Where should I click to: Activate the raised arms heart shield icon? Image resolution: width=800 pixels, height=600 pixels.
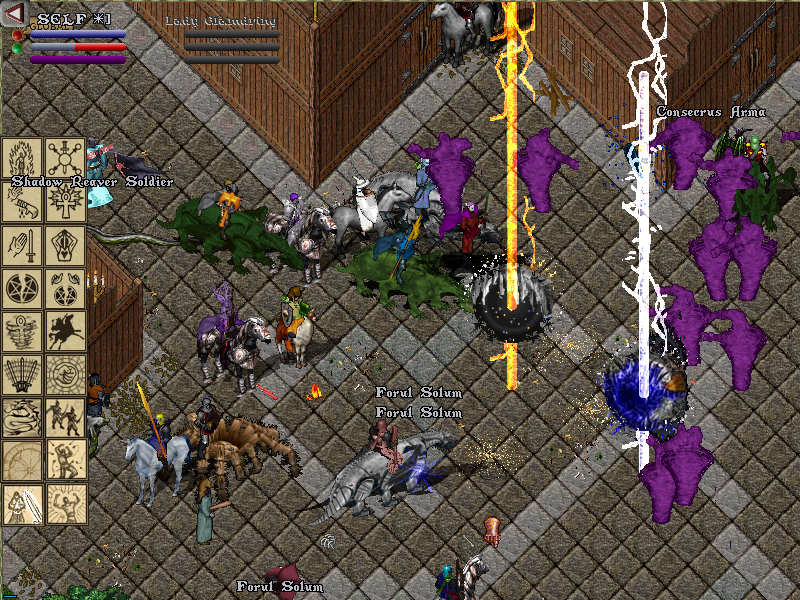pos(65,245)
